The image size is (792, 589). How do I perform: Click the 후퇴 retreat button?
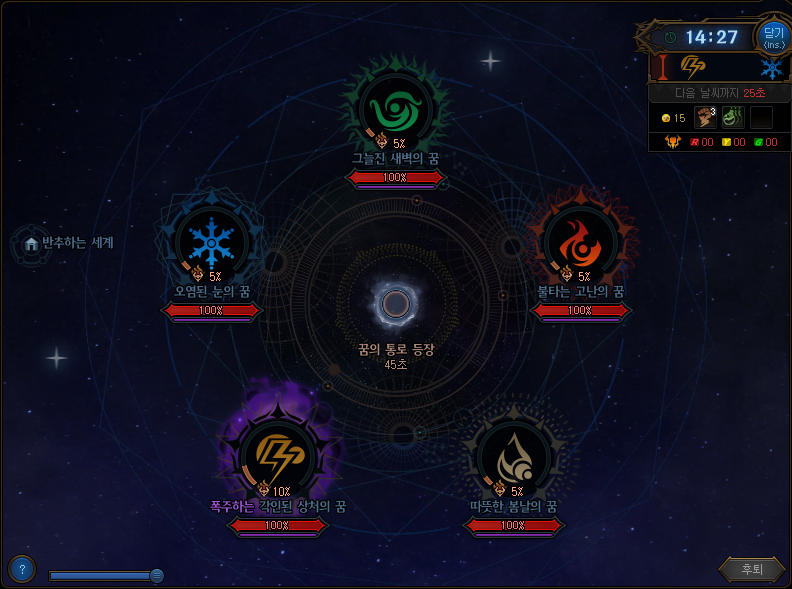point(751,569)
